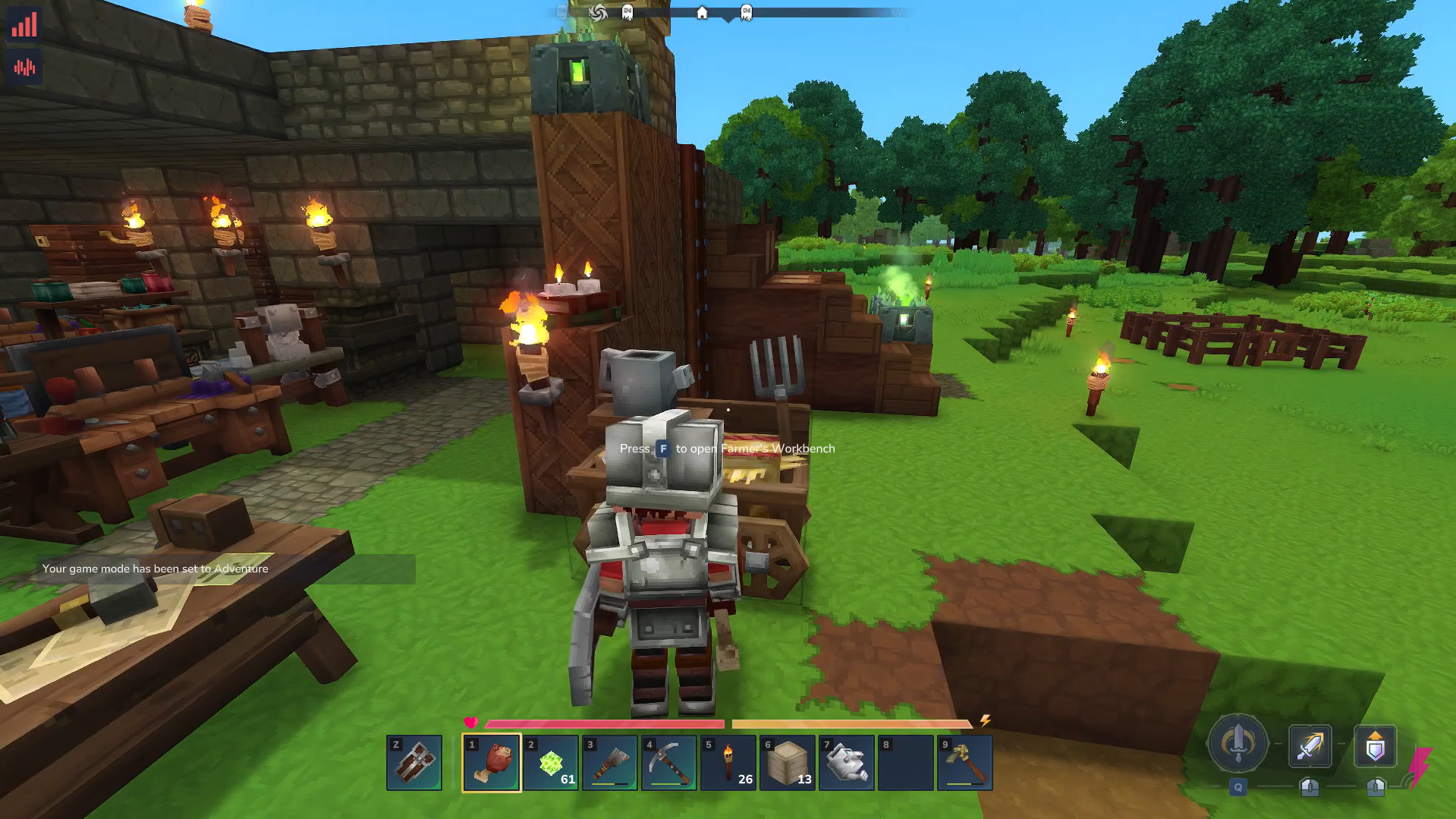Click the home marker on the compass

point(702,13)
